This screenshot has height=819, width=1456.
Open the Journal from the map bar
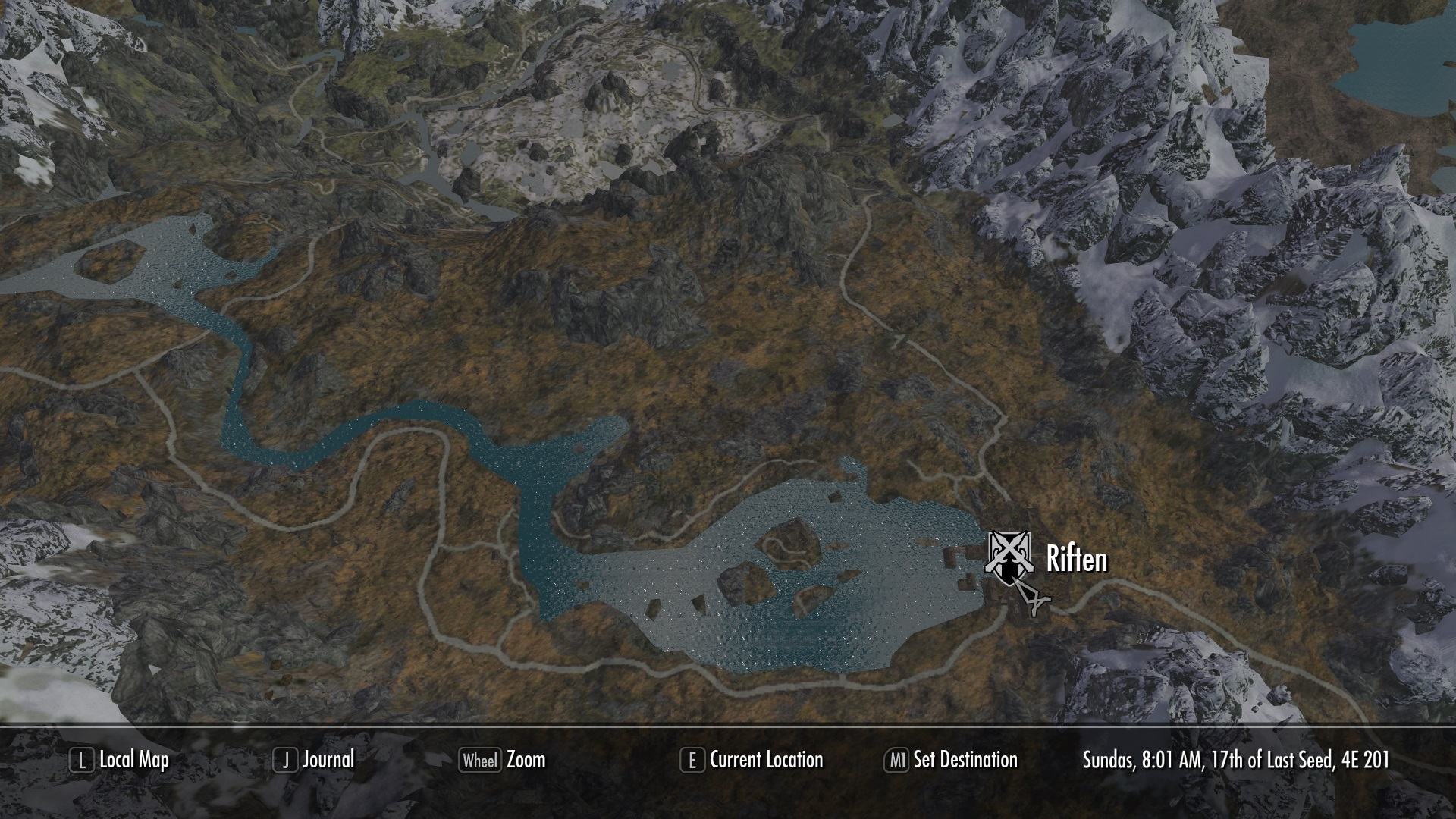point(315,760)
